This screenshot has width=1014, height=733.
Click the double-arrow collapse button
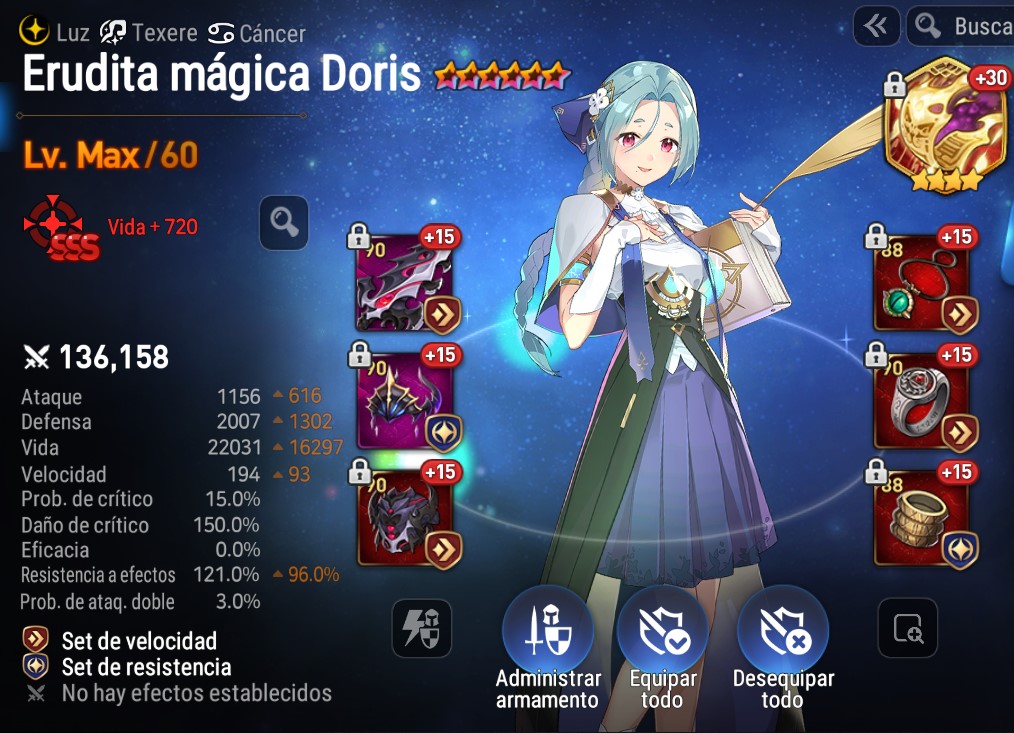[876, 26]
